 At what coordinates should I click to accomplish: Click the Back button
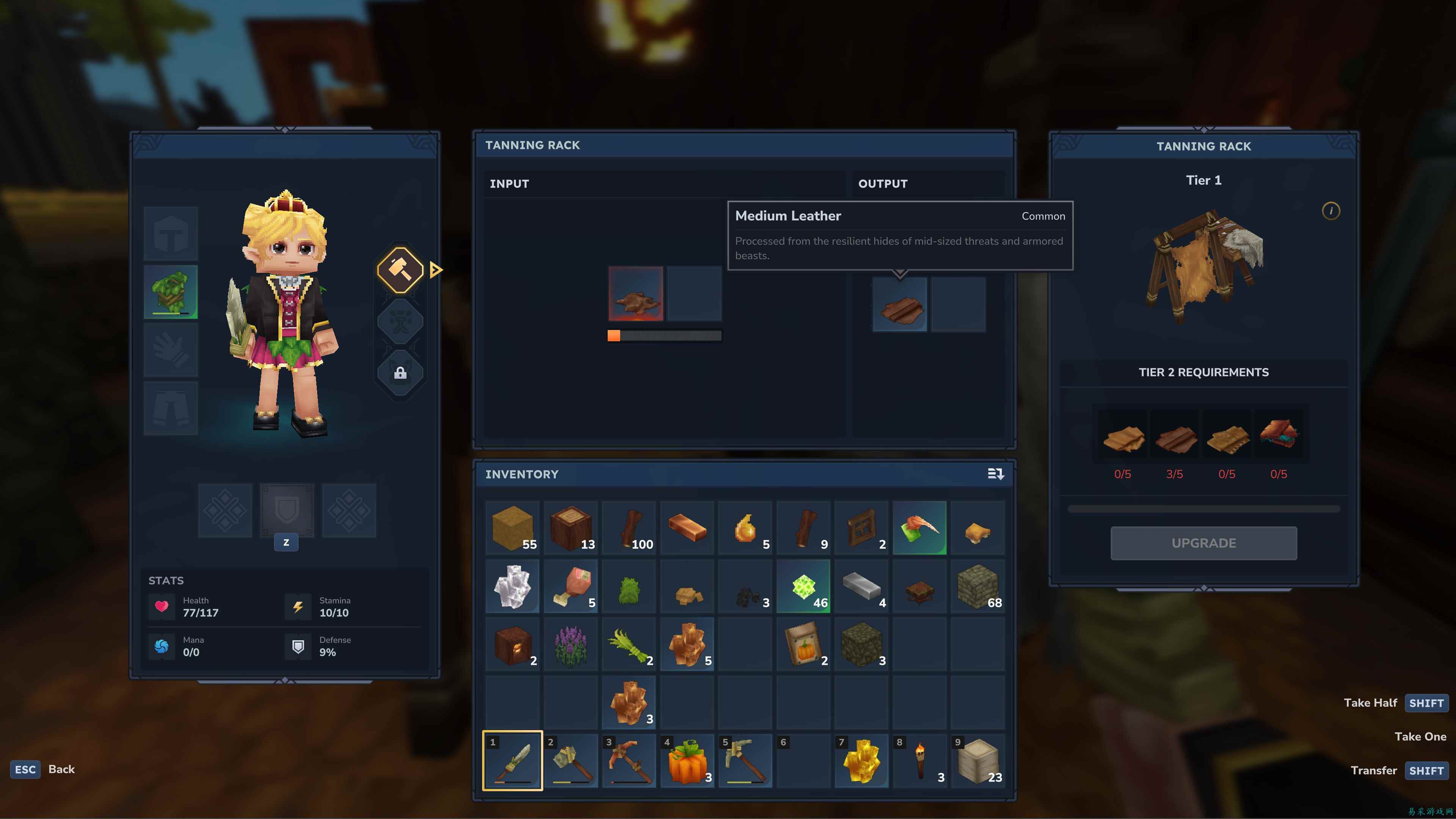click(x=61, y=769)
